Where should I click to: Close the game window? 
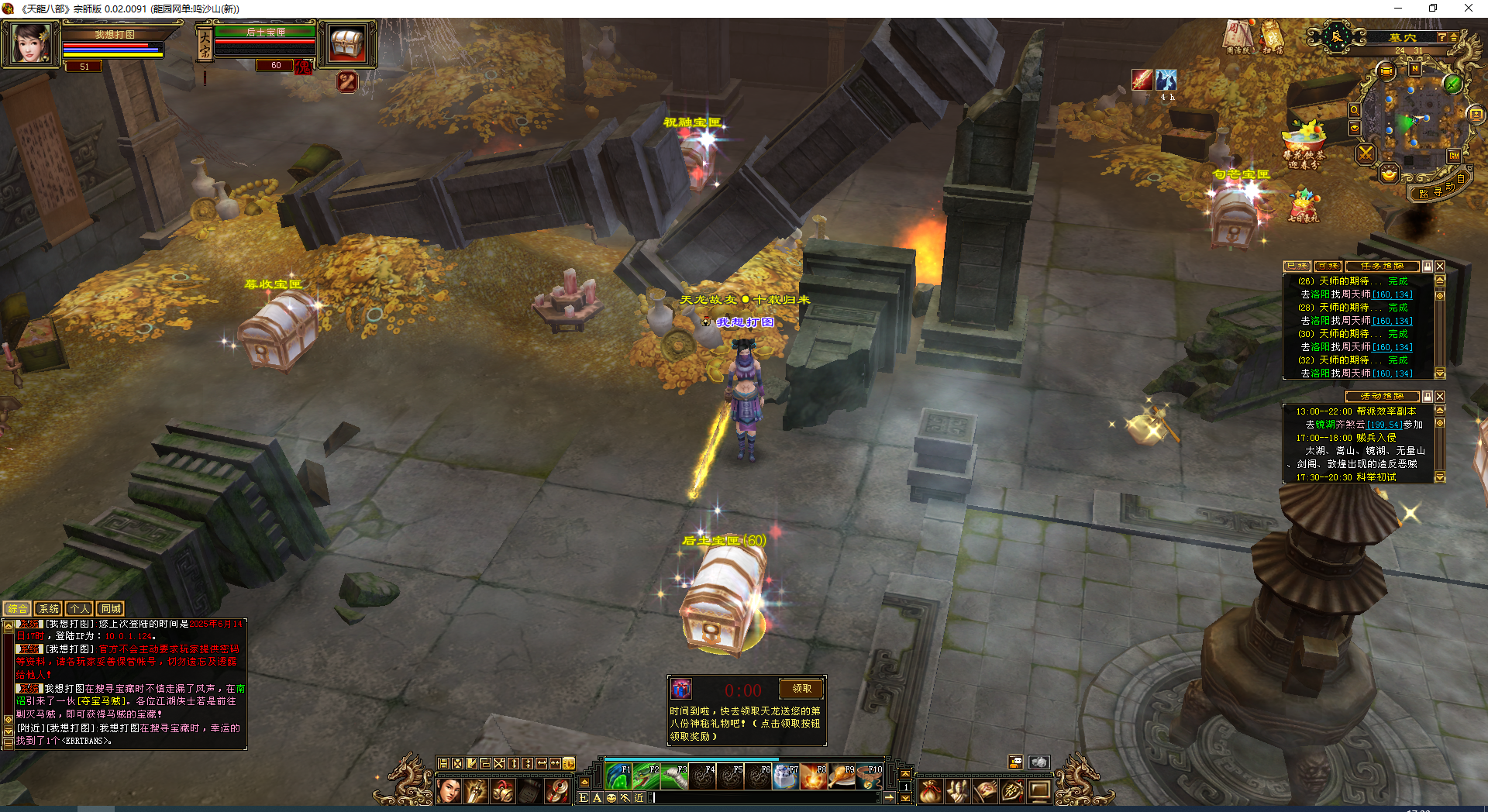pyautogui.click(x=1468, y=9)
